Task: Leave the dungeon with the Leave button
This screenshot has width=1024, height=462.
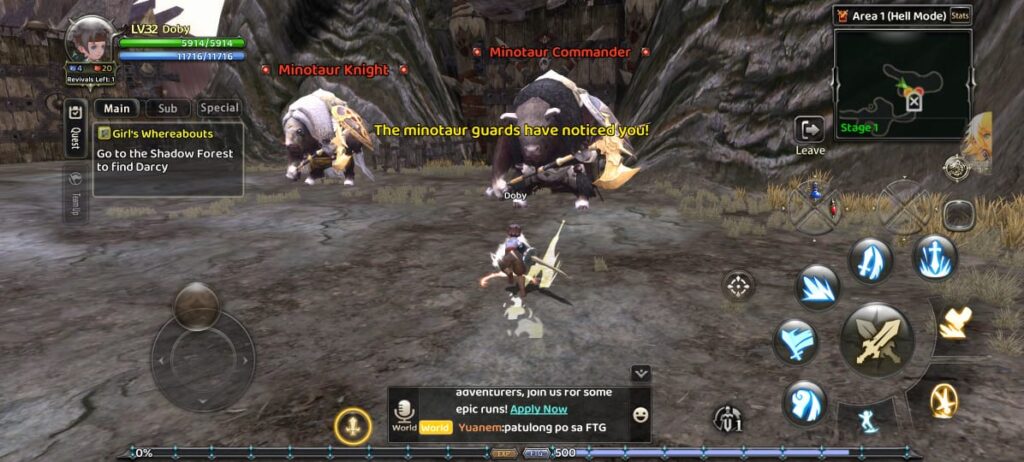Action: click(809, 134)
